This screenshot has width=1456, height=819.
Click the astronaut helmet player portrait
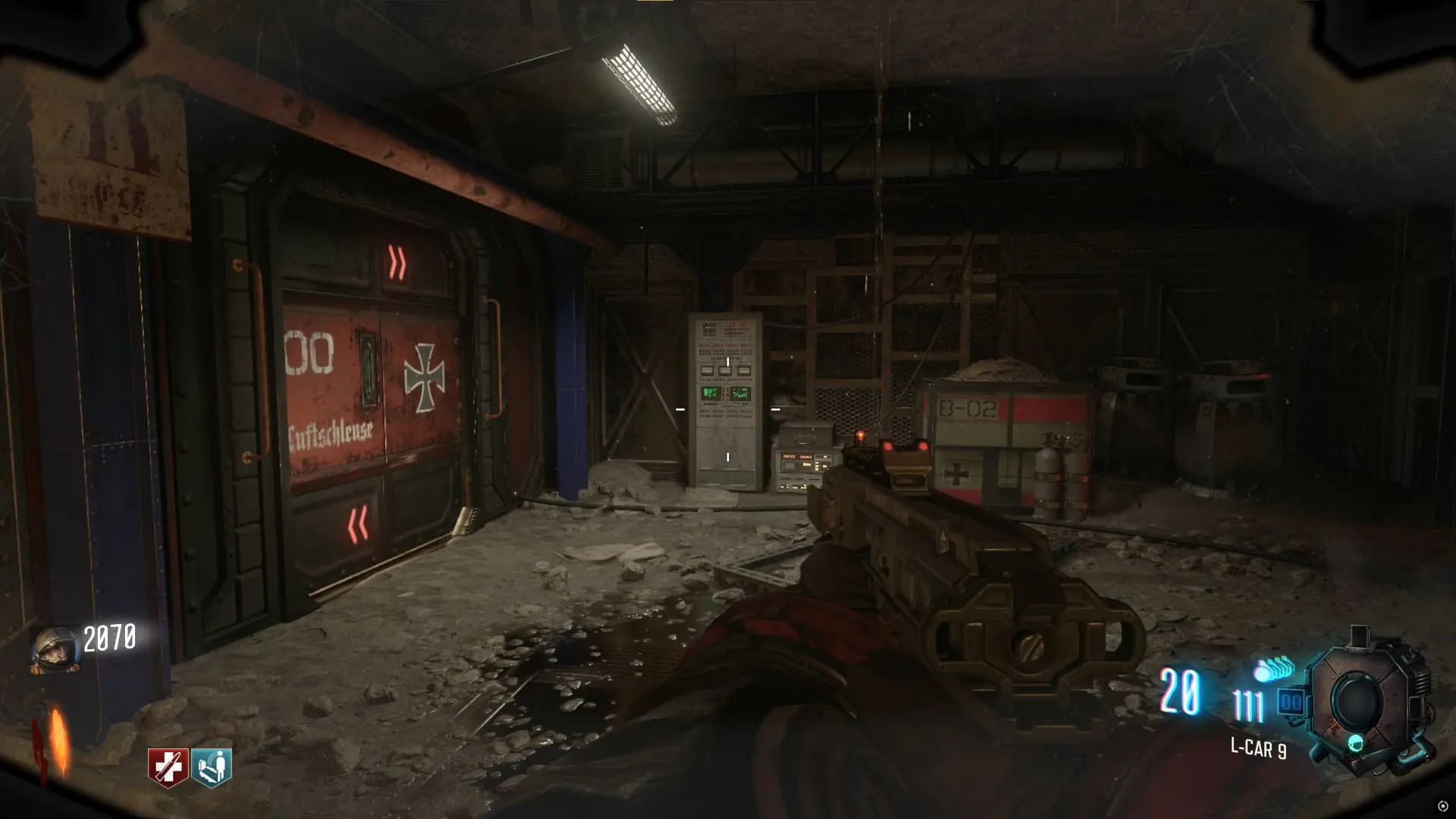(x=55, y=650)
